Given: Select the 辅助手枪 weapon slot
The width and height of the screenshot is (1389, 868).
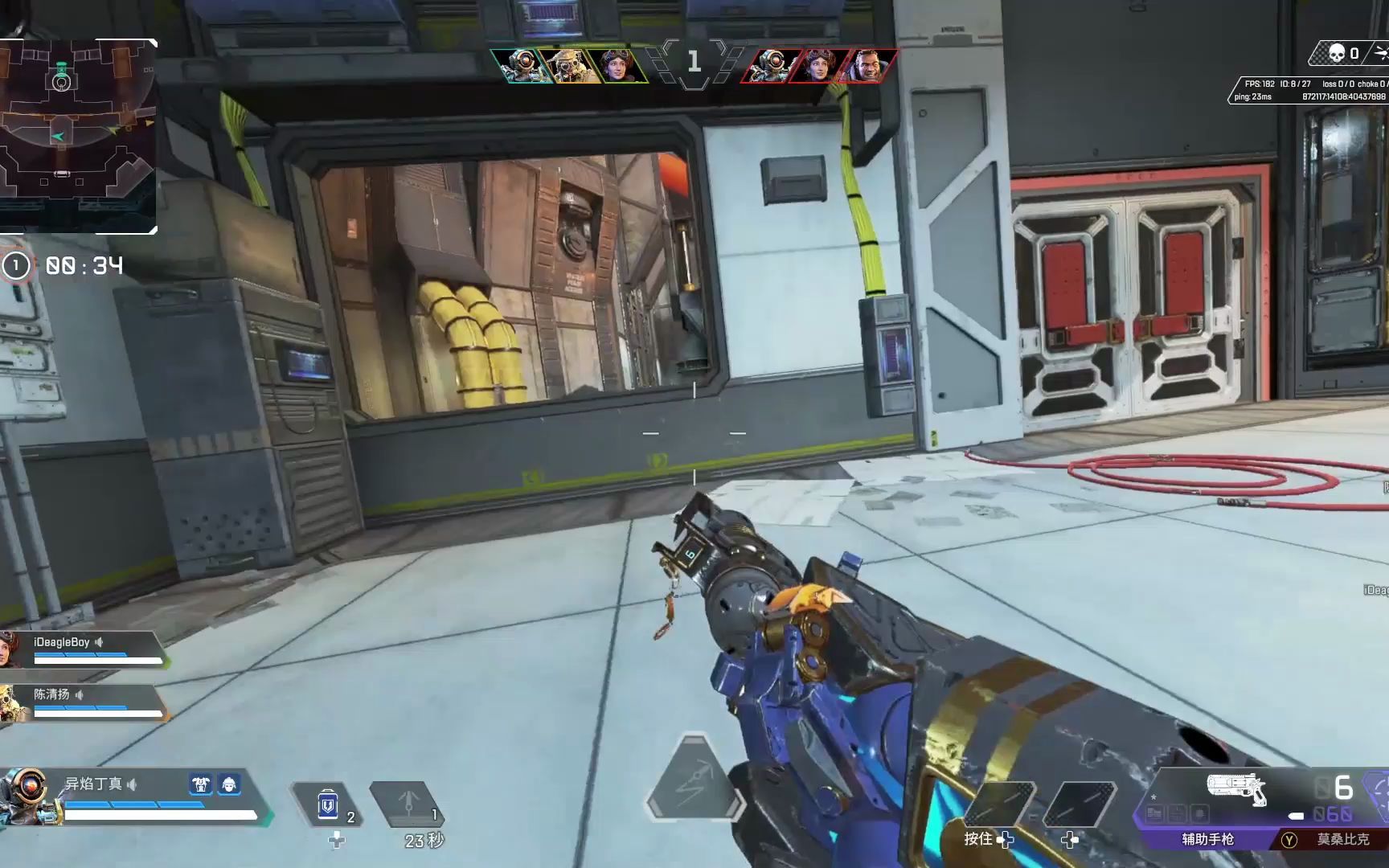Looking at the screenshot, I should (1207, 839).
